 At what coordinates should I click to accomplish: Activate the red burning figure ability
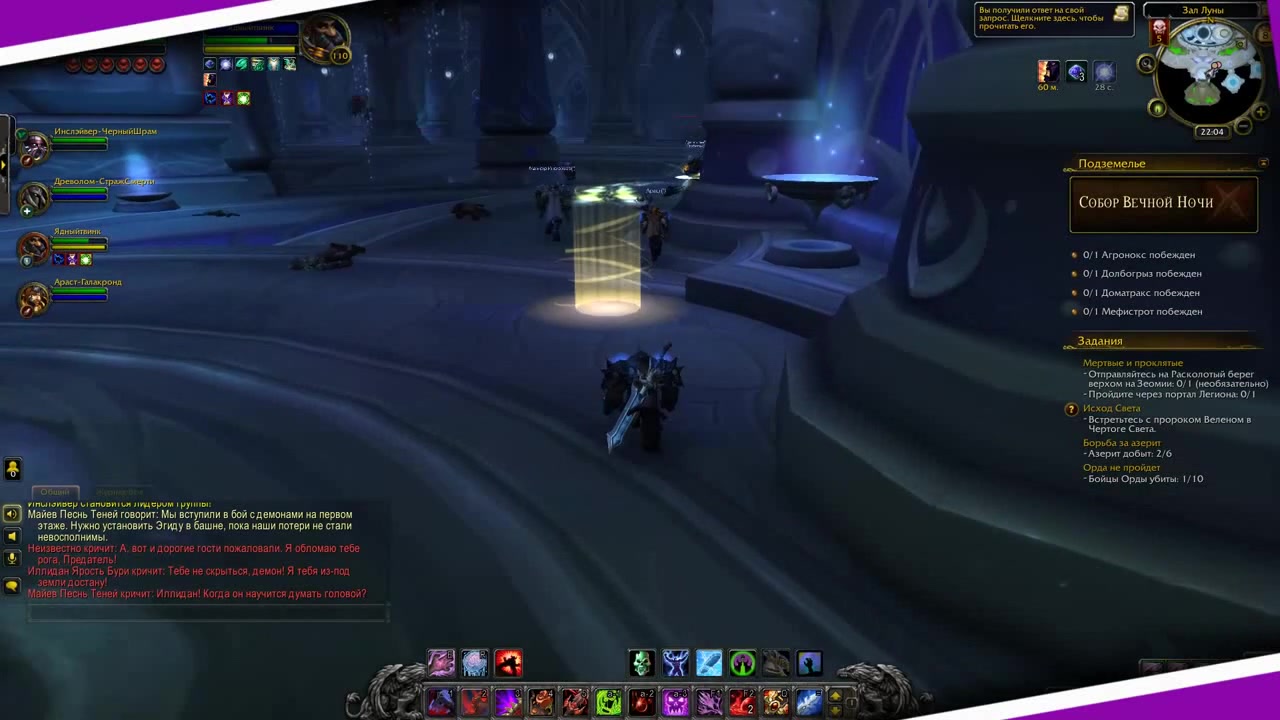coord(508,662)
